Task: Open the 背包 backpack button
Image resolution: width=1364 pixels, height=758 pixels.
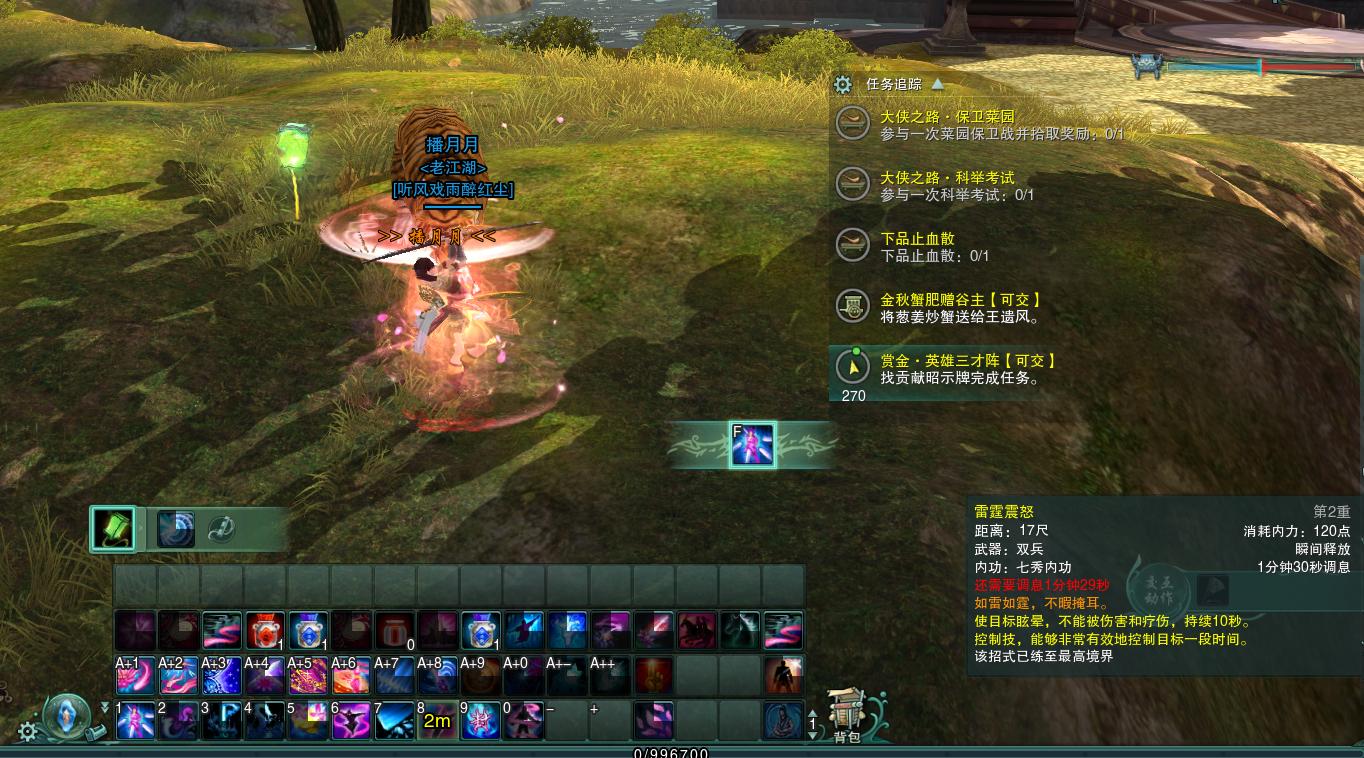Action: (846, 713)
